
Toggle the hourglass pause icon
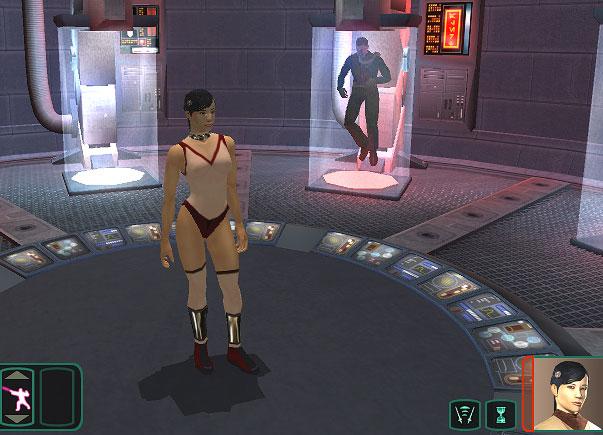pos(501,412)
